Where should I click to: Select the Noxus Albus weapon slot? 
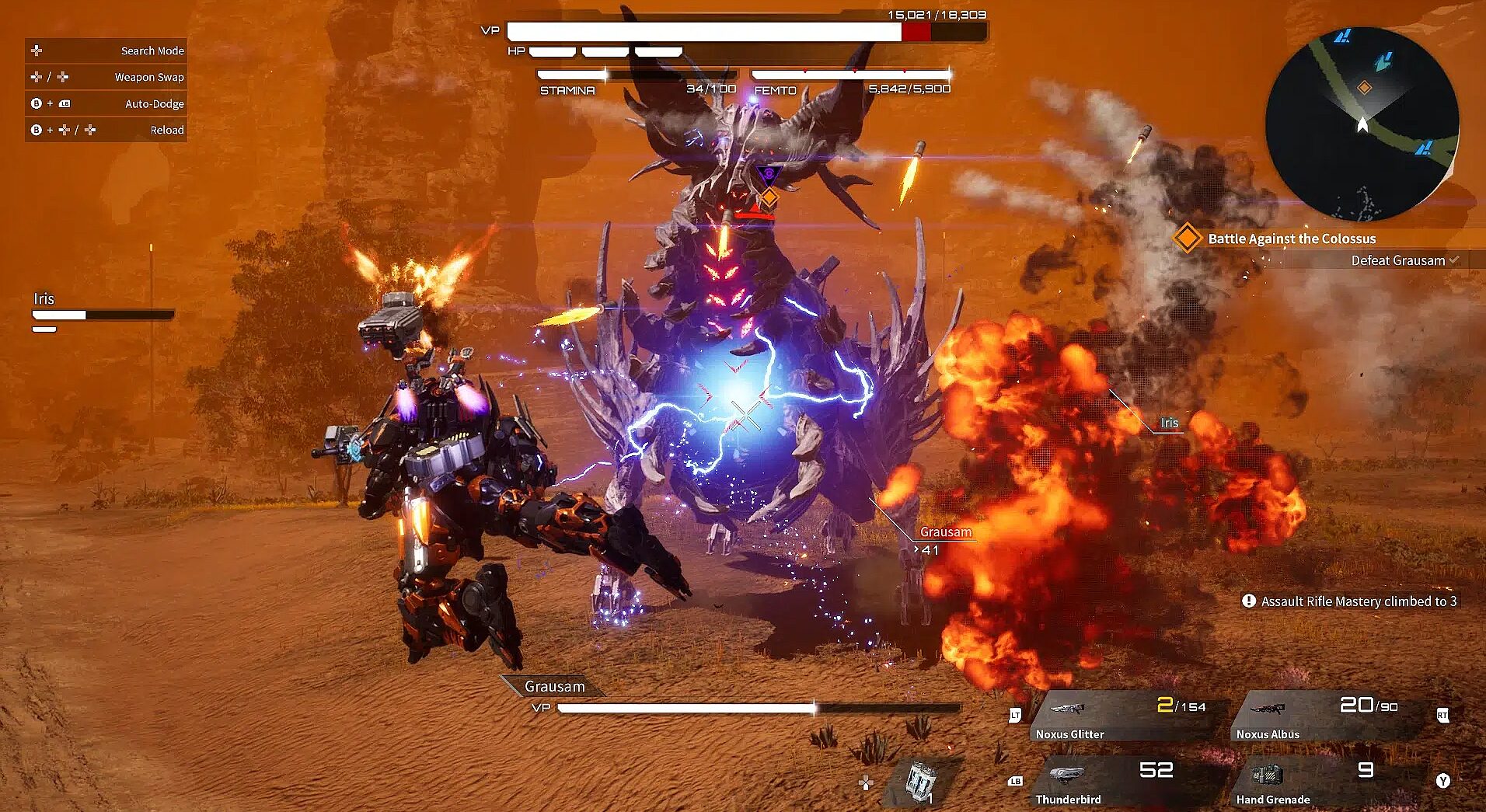pos(1331,716)
